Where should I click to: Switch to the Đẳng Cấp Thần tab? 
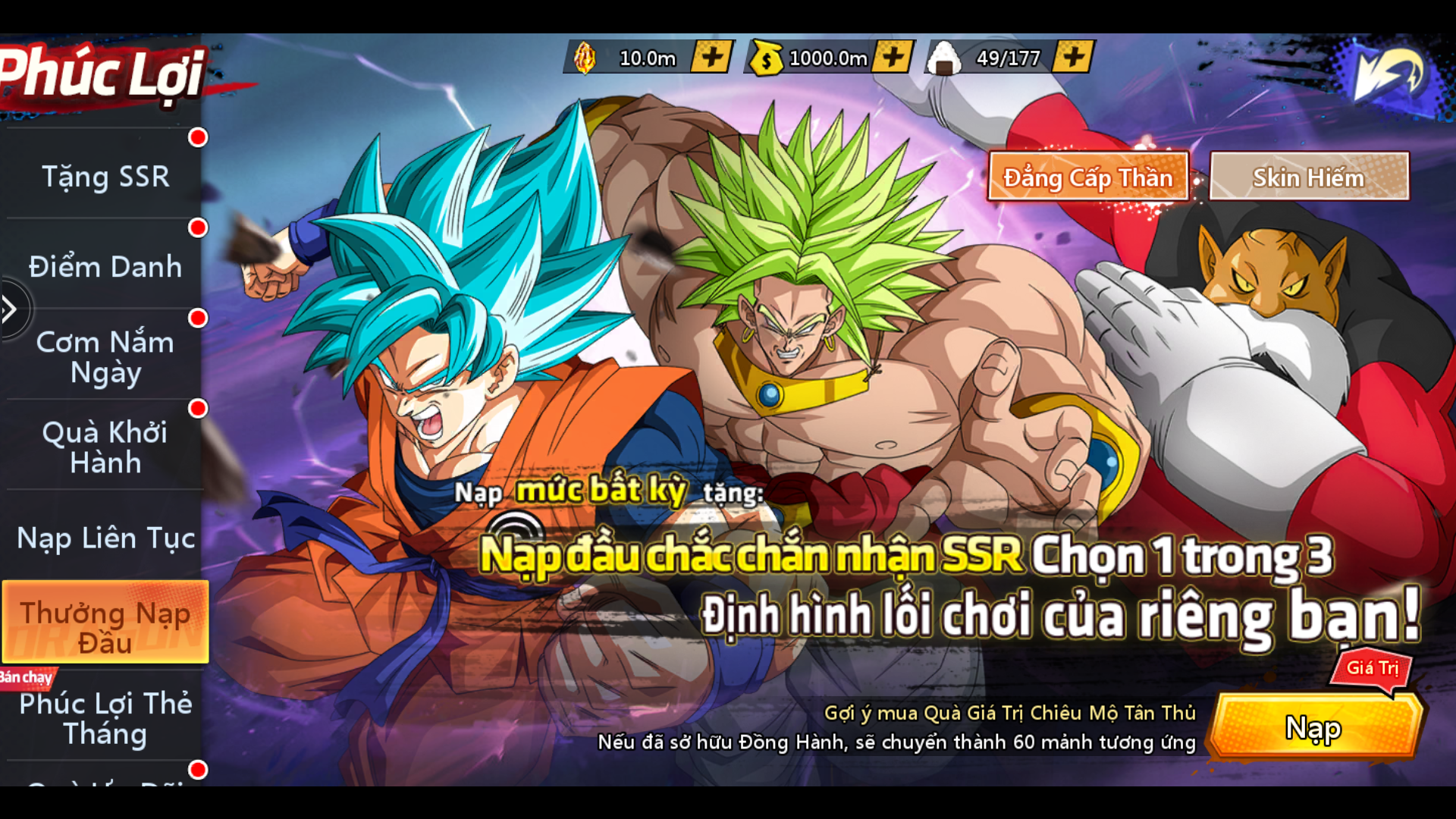[1087, 177]
